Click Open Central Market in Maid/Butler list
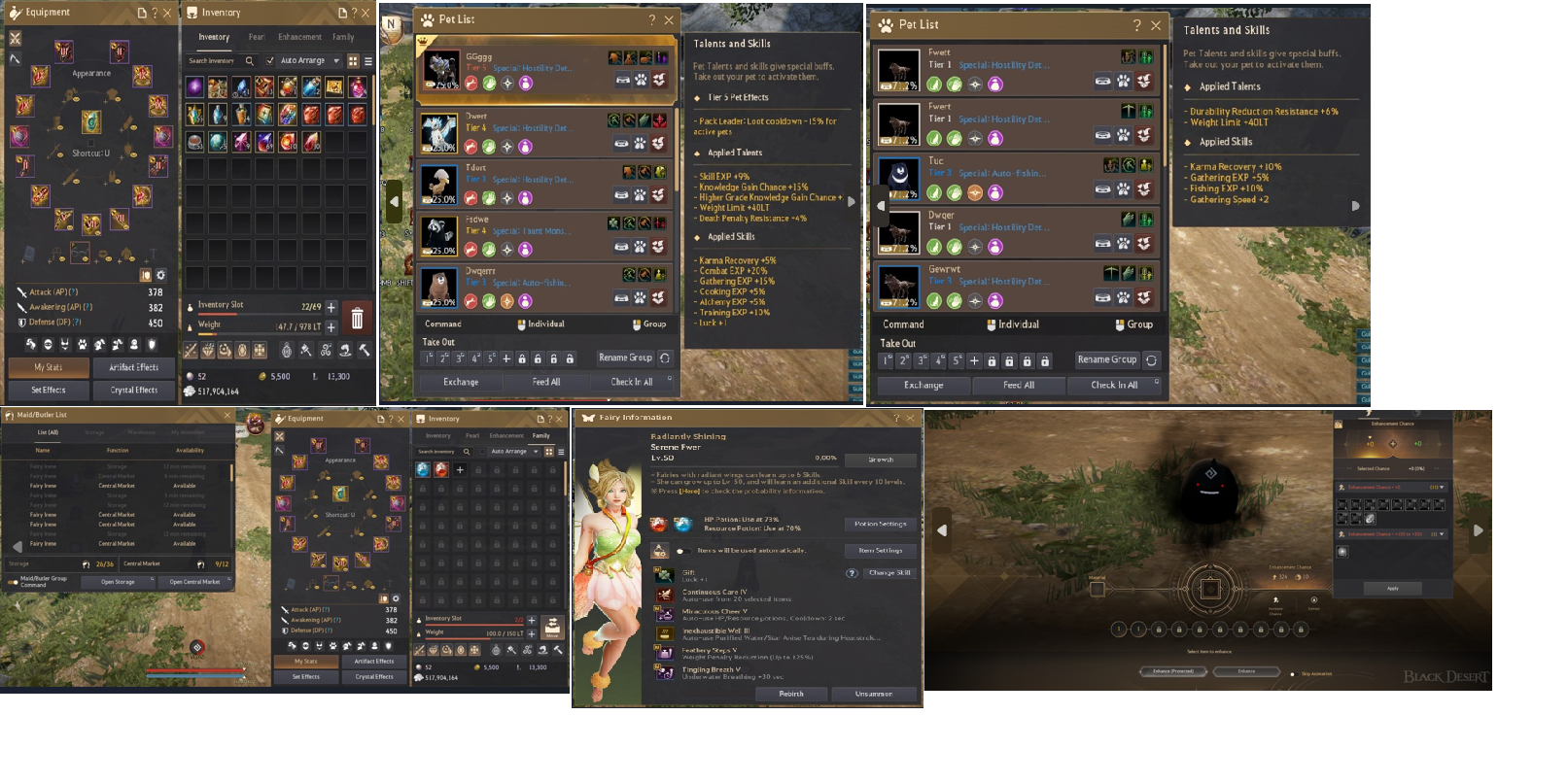Screen dimensions: 1568x784 click(196, 581)
